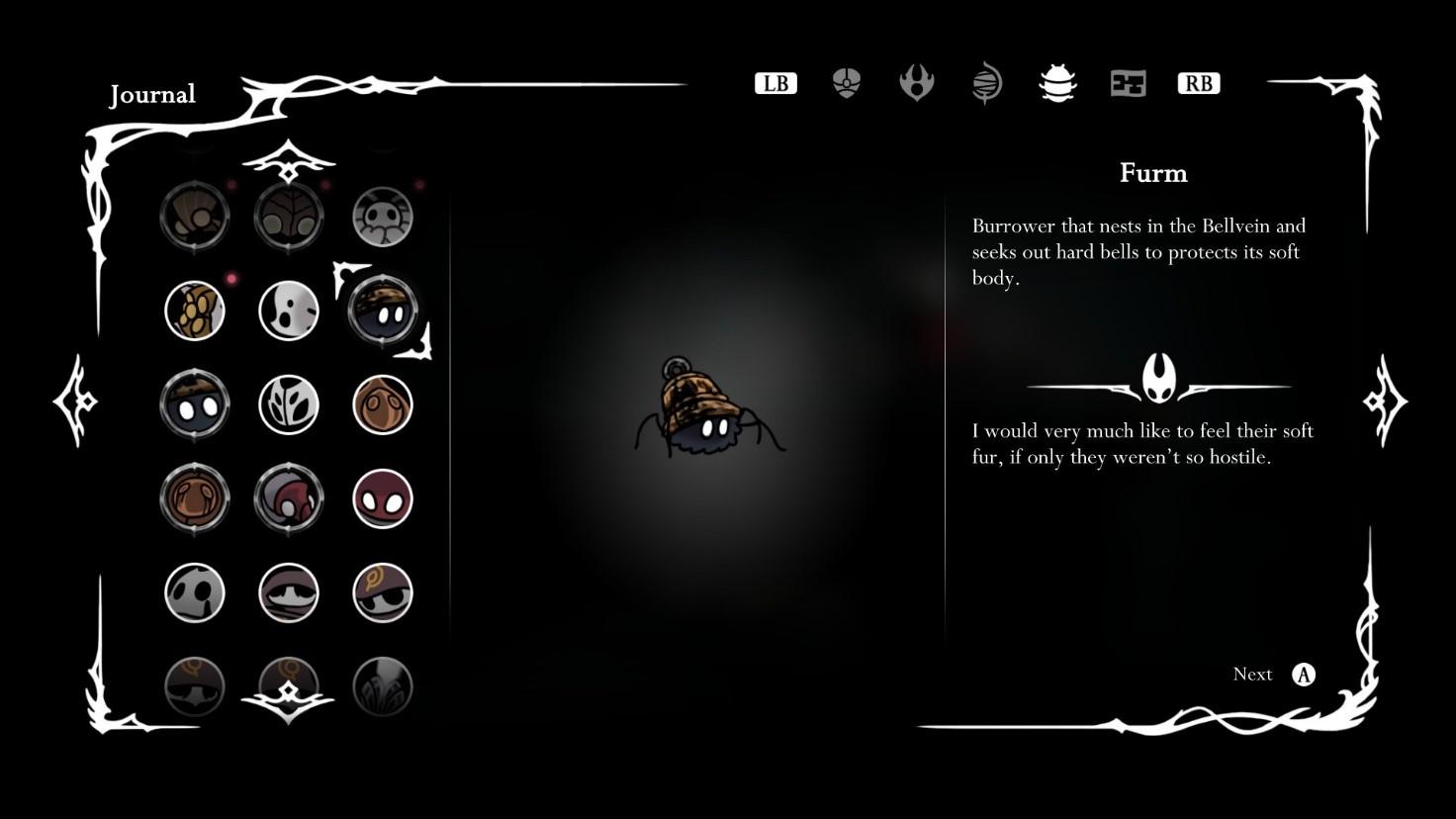
Task: Pick the red-faced bug journal entry
Action: (383, 499)
